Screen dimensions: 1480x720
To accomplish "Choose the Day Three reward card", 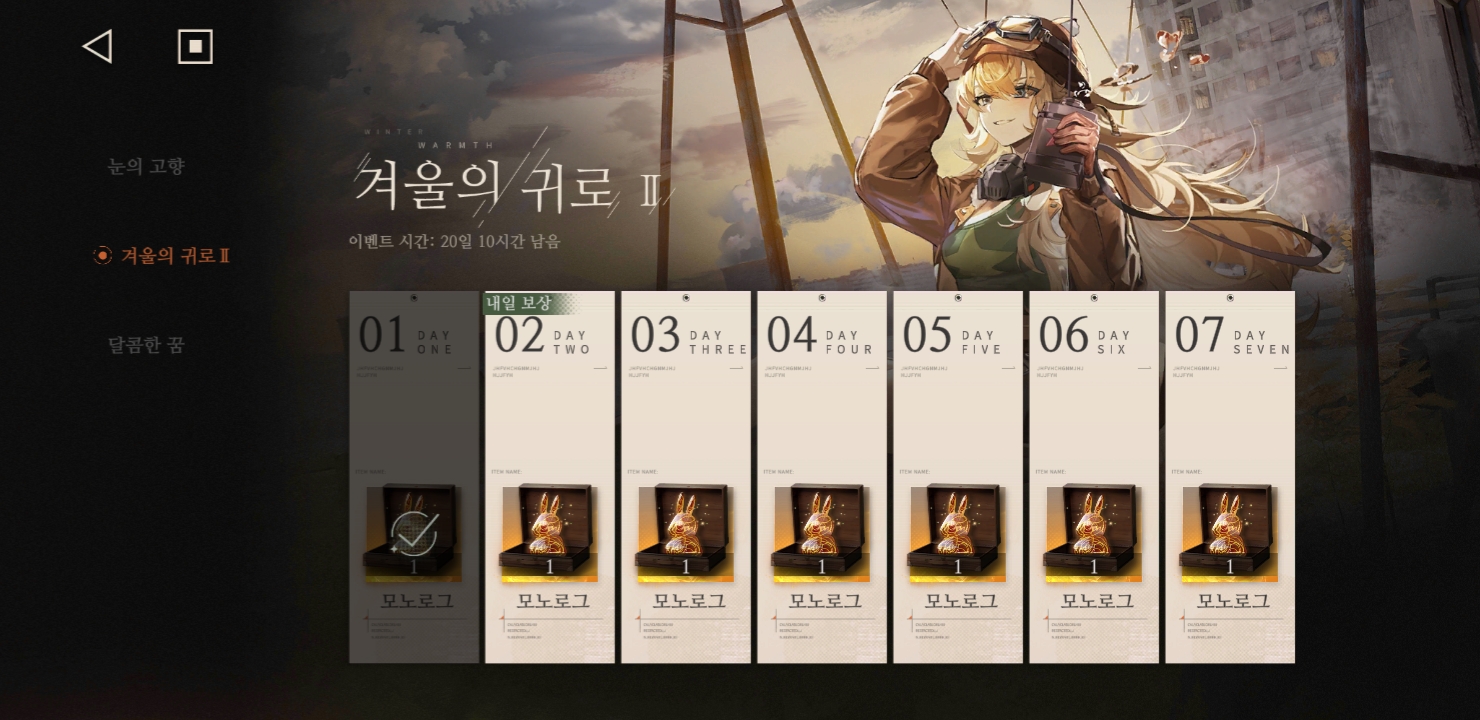I will pos(686,477).
